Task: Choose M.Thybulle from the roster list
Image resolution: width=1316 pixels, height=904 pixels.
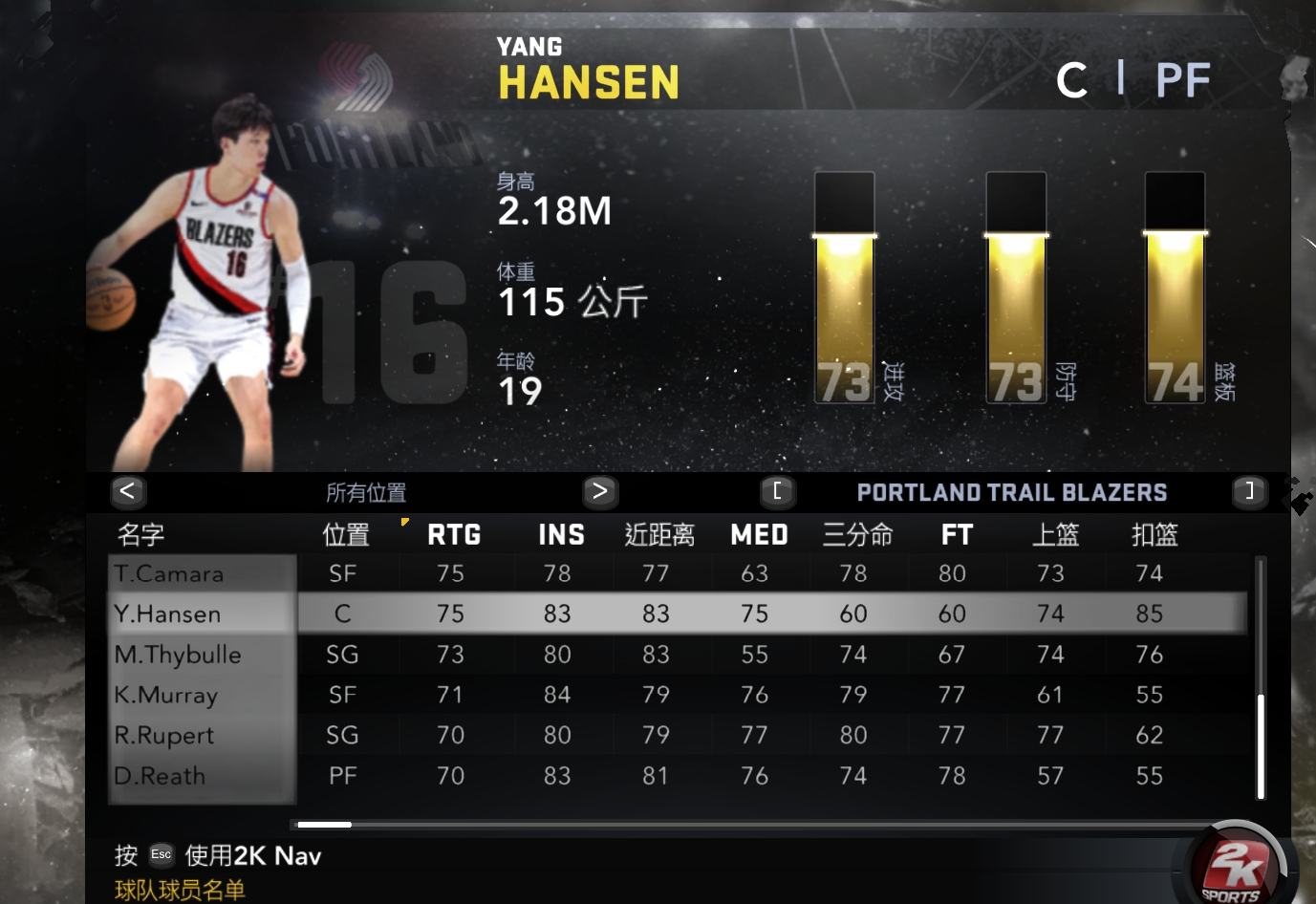Action: click(x=178, y=655)
